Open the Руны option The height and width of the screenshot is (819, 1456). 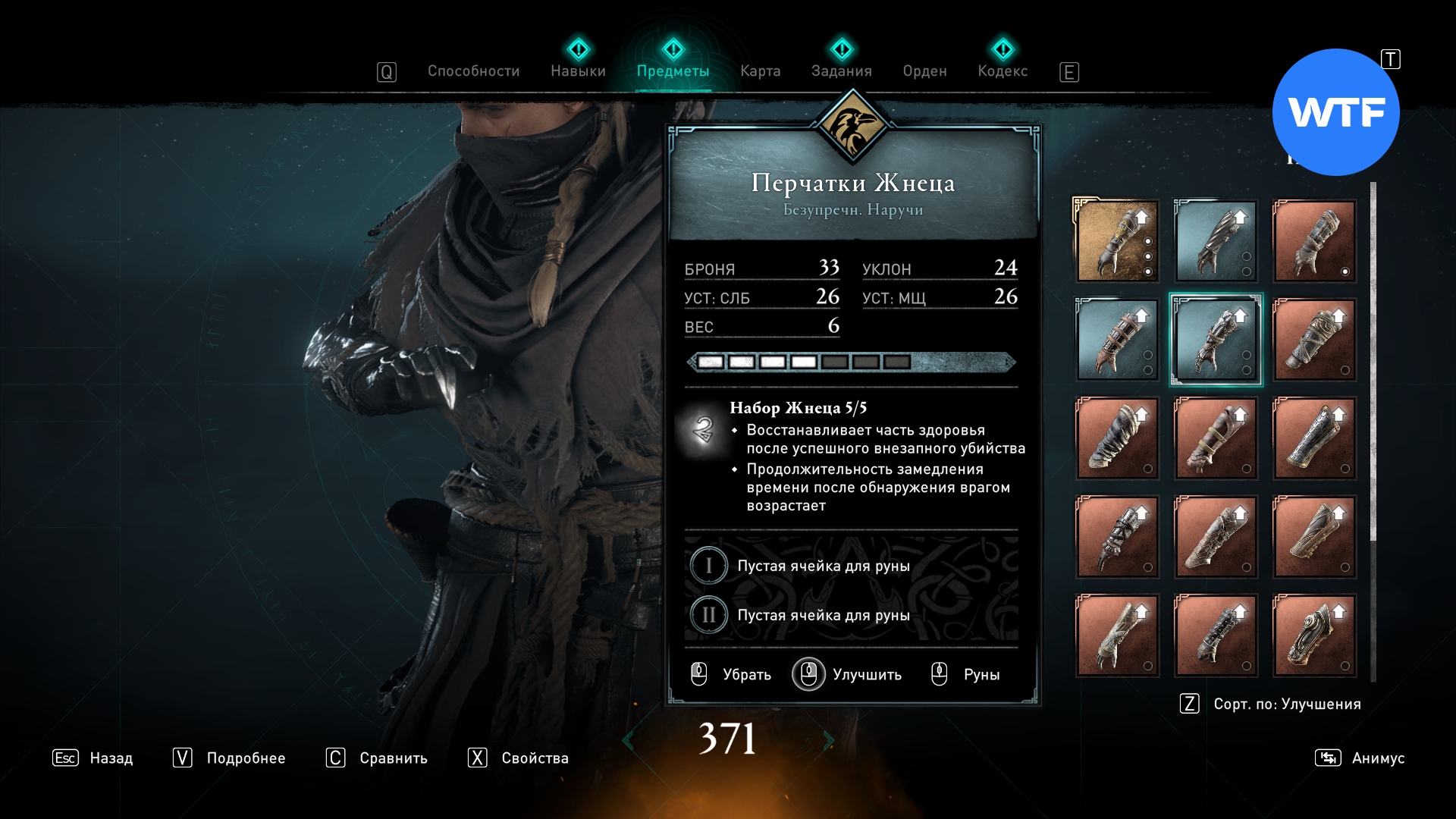[966, 674]
